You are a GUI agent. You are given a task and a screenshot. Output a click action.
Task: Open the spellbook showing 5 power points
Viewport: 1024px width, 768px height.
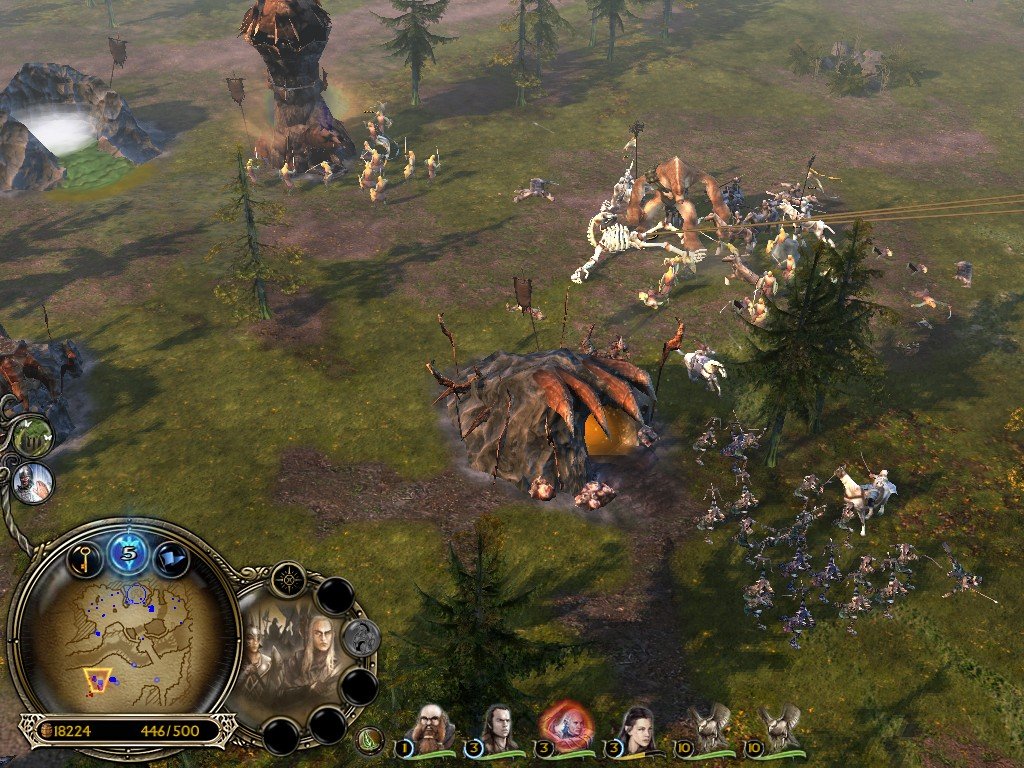(129, 552)
